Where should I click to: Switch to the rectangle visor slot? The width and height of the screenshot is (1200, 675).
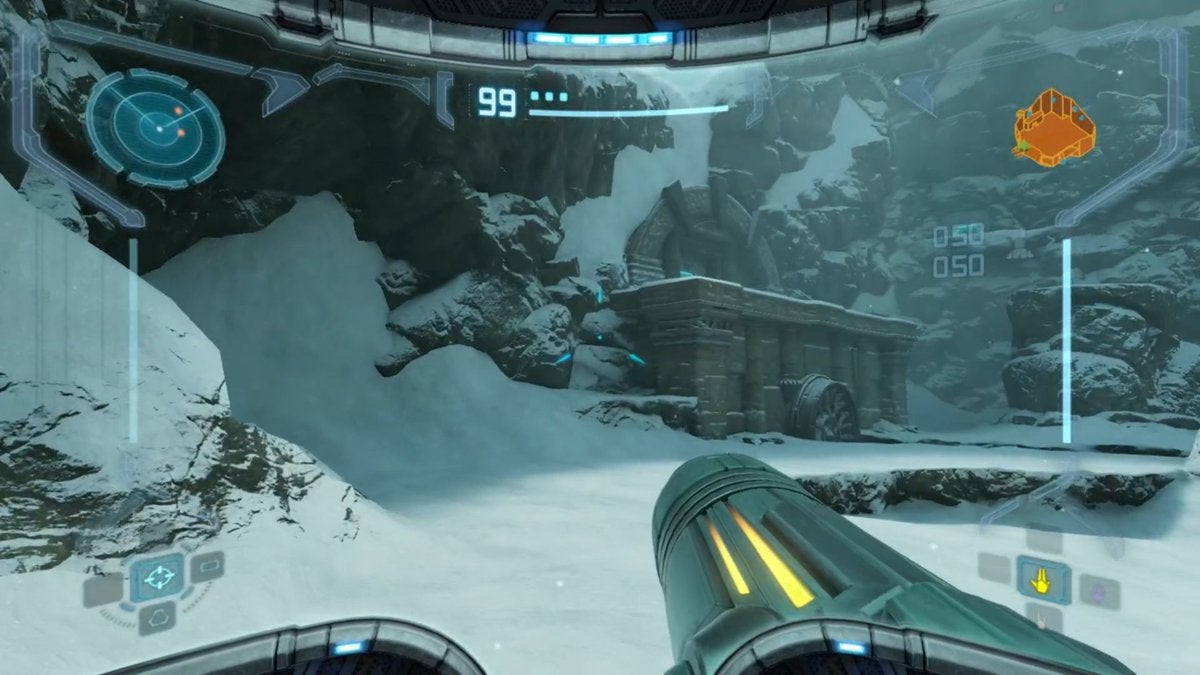pyautogui.click(x=208, y=567)
